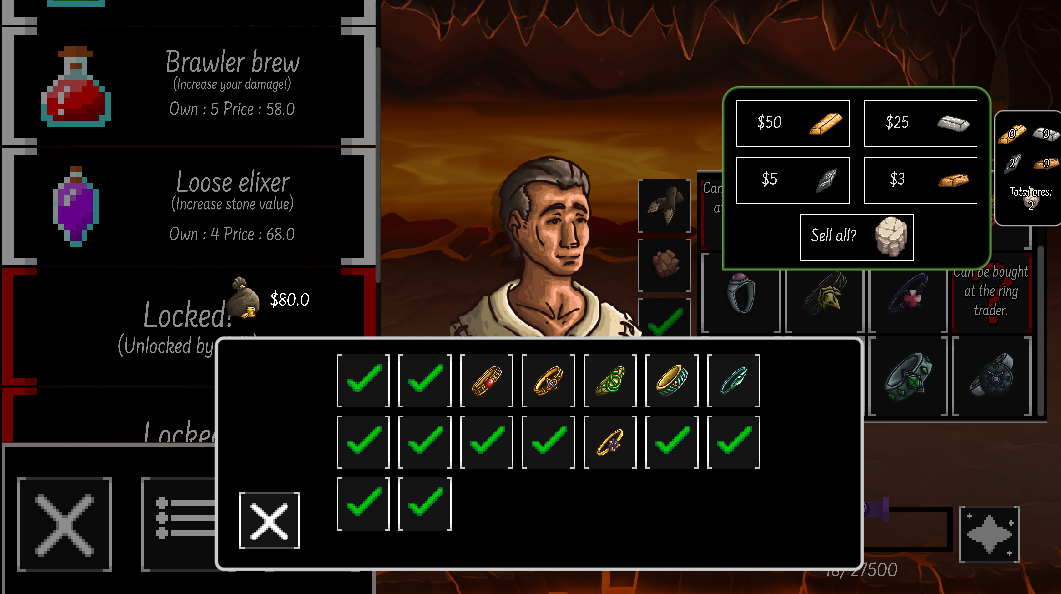Select the gold ring with teal band
1061x594 pixels.
click(672, 381)
